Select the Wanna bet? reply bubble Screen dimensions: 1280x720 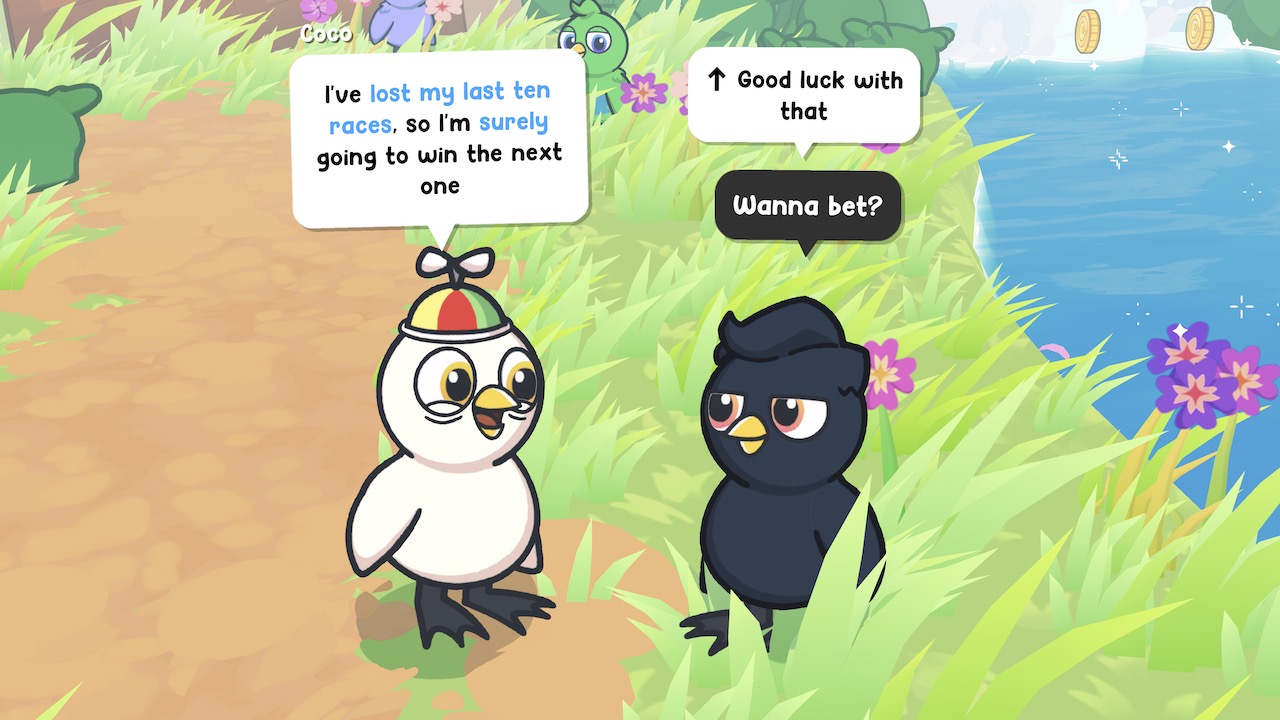coord(808,207)
